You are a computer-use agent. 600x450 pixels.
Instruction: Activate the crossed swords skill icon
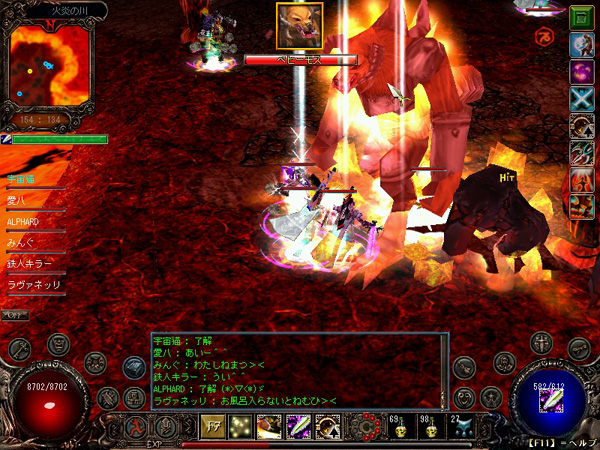coord(581,98)
